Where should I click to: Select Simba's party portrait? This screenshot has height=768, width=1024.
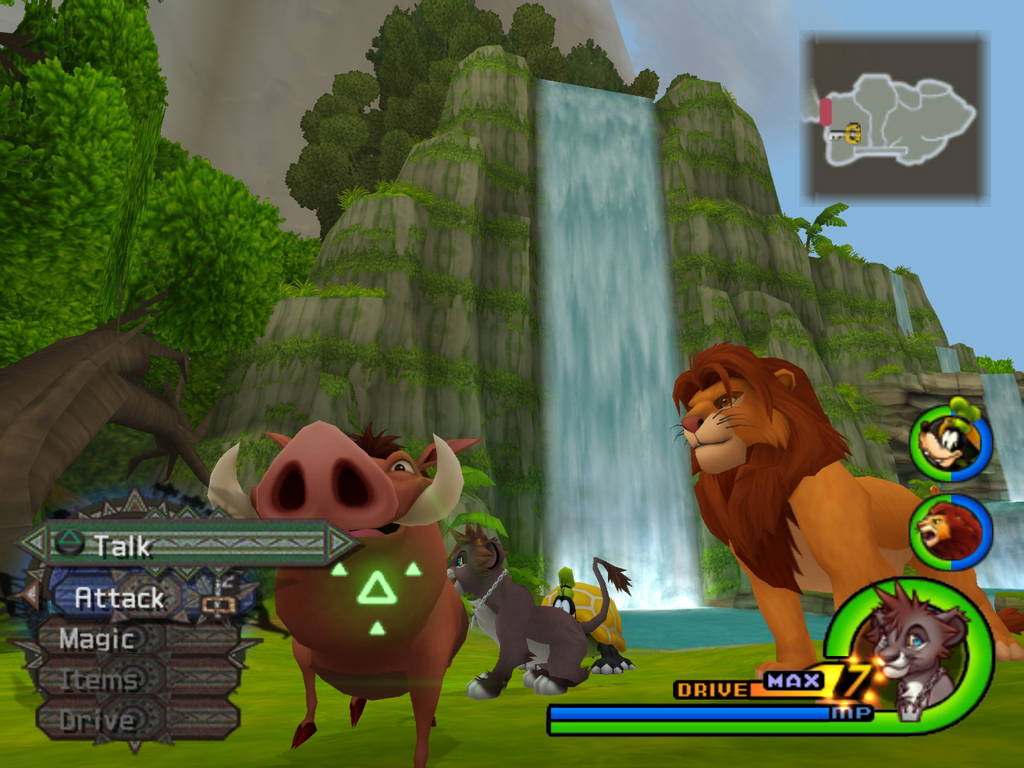950,532
